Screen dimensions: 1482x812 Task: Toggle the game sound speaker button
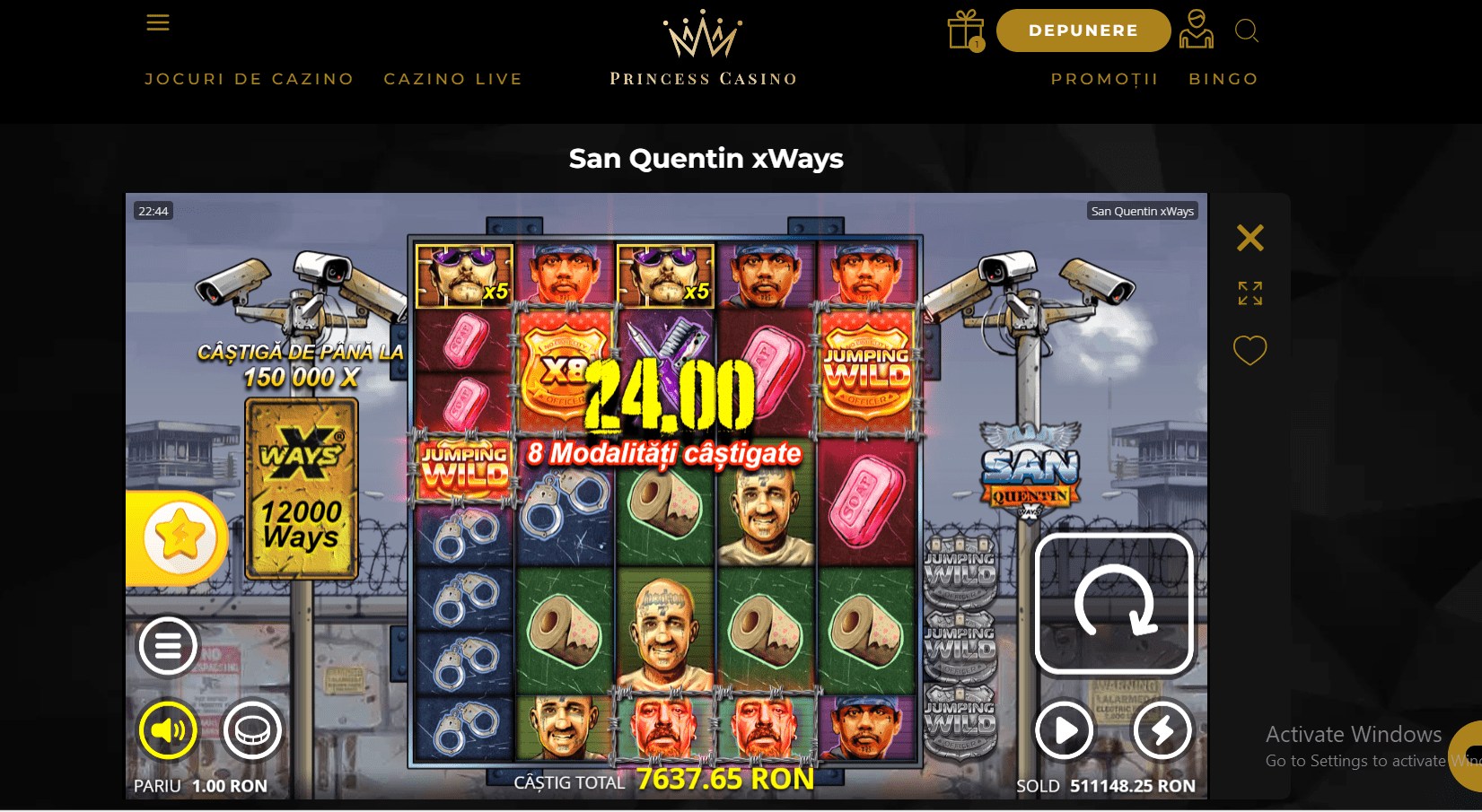pos(168,730)
